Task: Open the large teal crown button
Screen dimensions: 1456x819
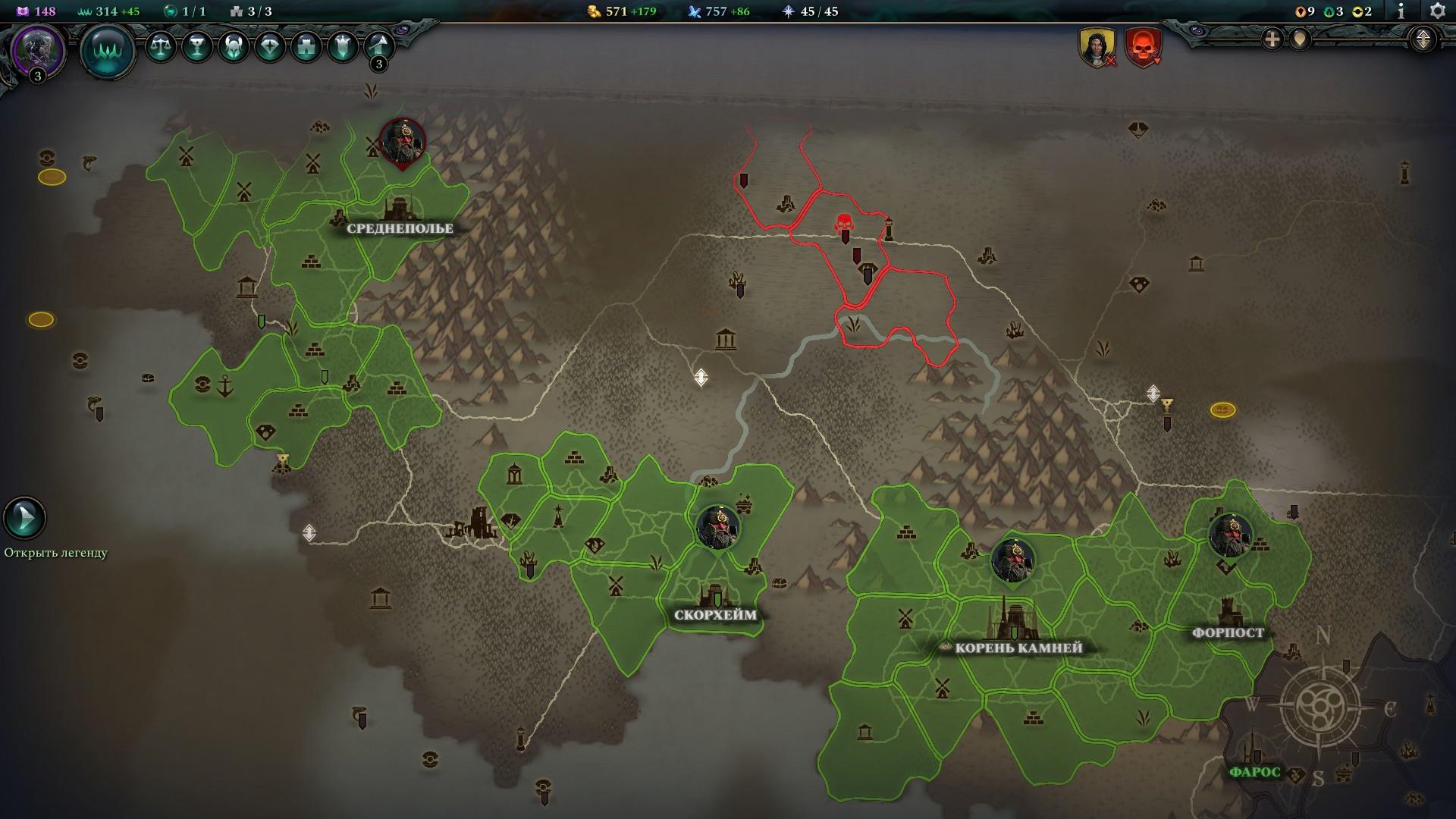Action: tap(108, 51)
